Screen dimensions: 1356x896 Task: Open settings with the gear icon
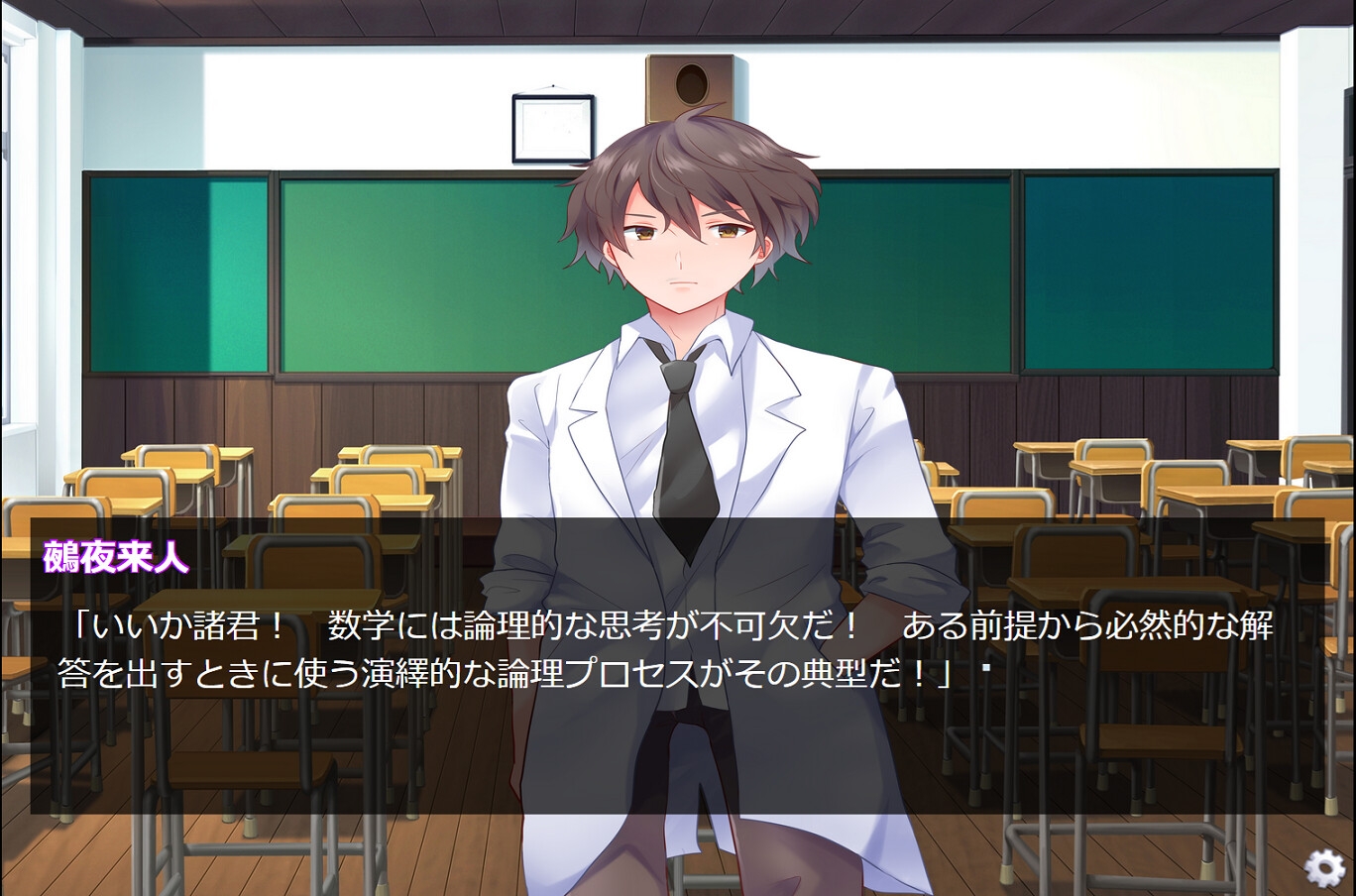pyautogui.click(x=1323, y=867)
